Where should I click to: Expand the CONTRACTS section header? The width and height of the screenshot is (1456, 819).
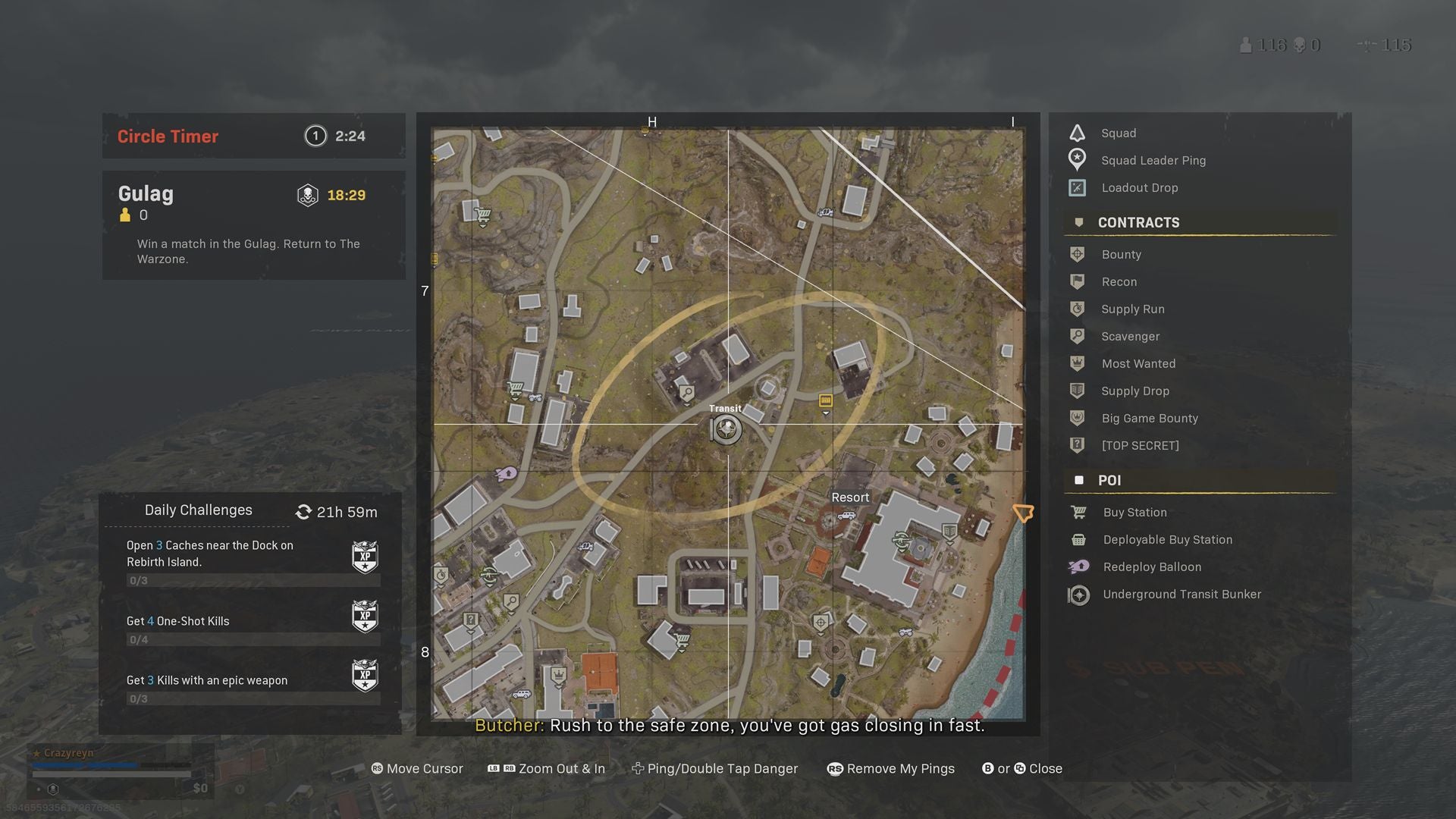pos(1137,222)
